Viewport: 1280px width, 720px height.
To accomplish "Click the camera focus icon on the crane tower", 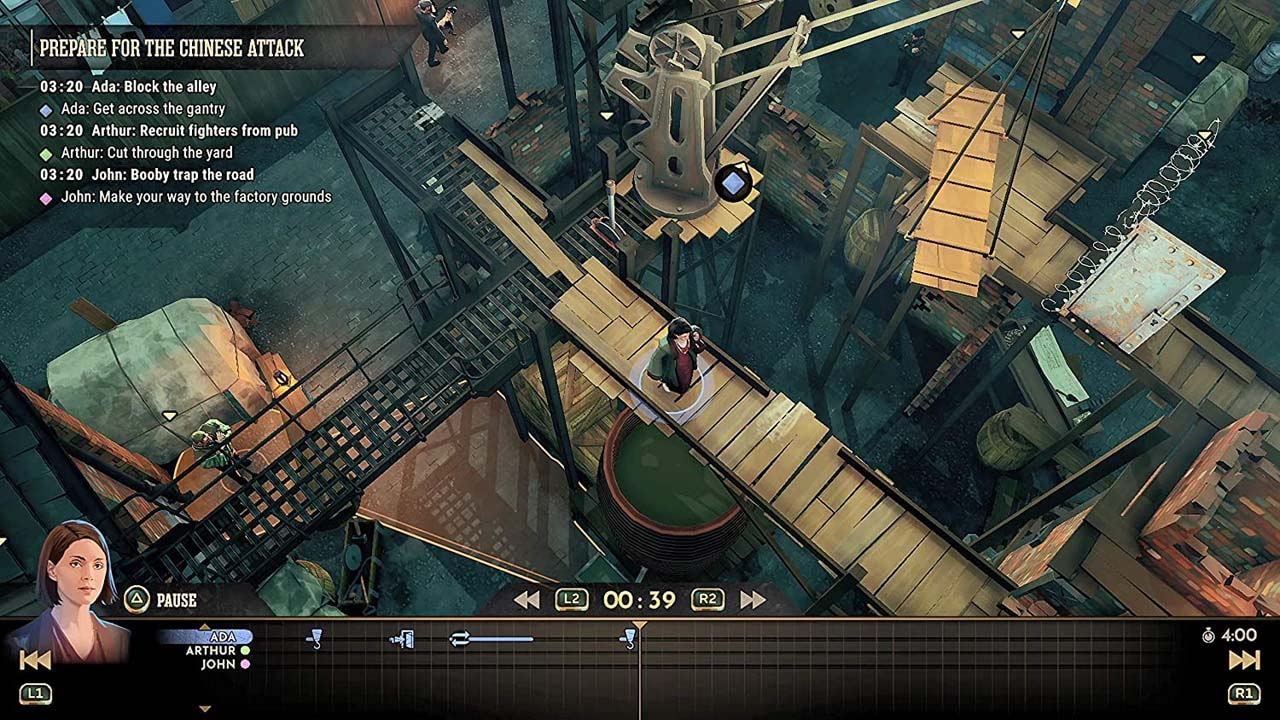I will tap(733, 182).
